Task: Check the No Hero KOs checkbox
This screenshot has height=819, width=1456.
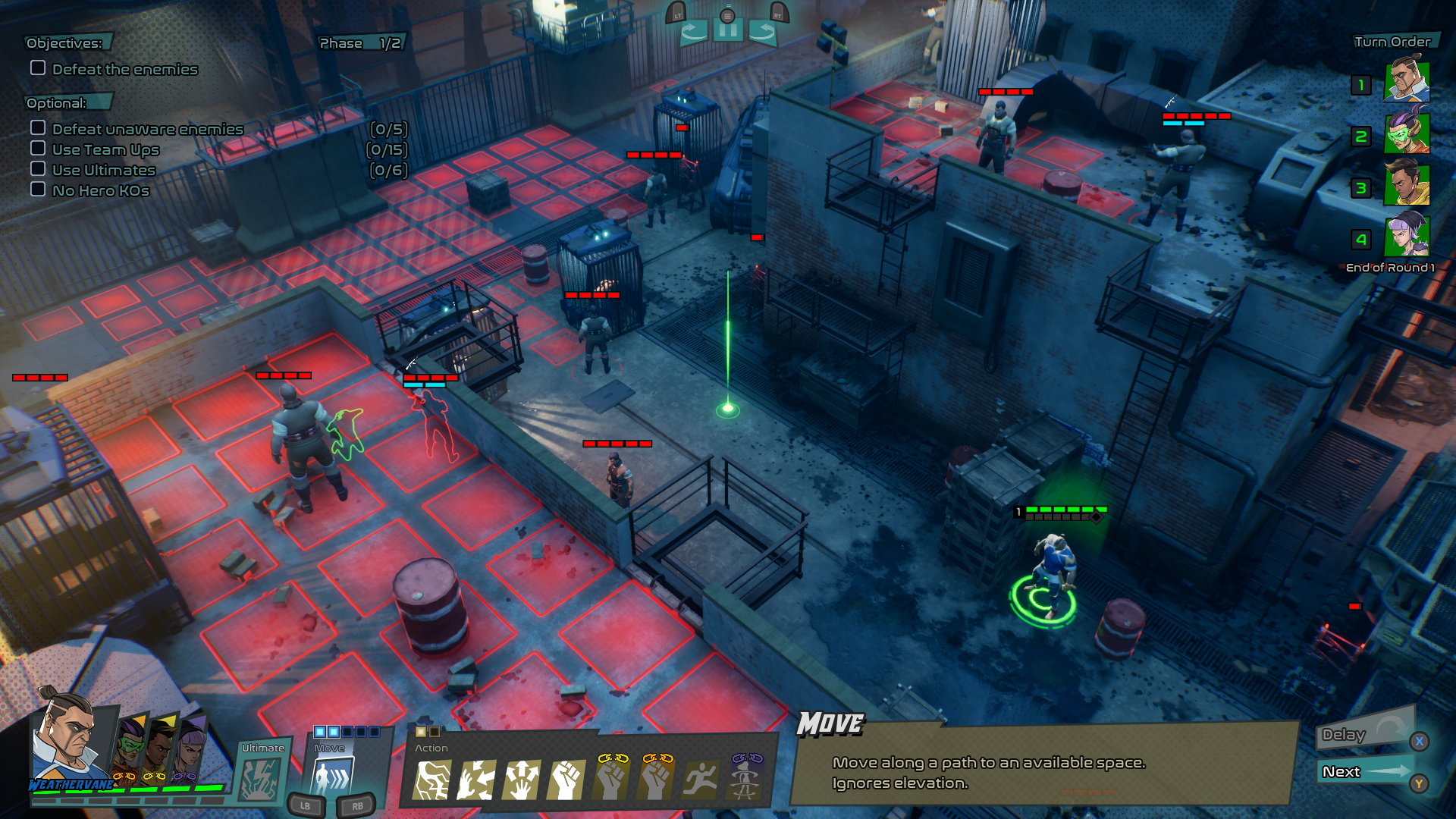Action: click(38, 190)
